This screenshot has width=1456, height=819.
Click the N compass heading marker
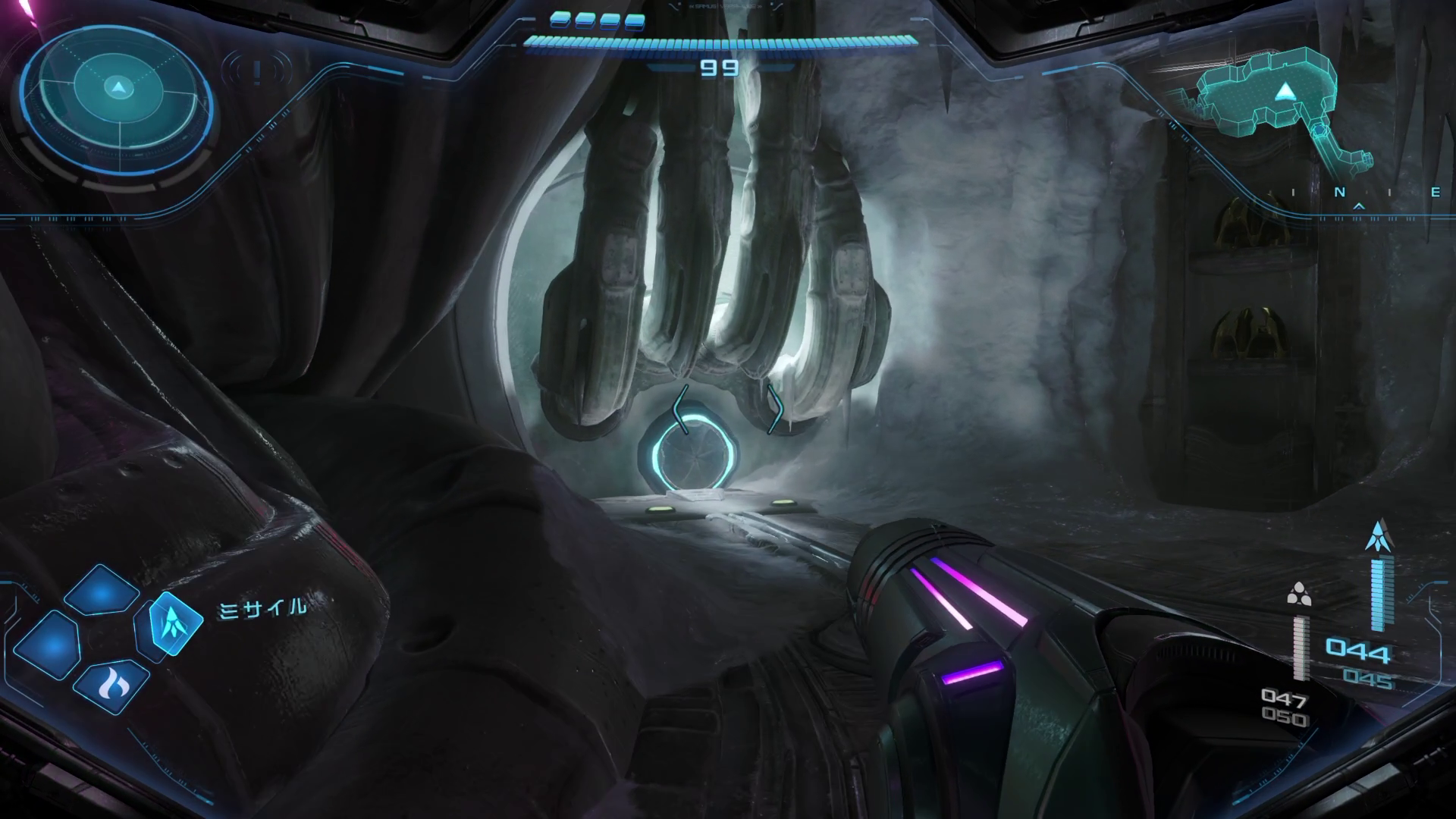click(1340, 193)
